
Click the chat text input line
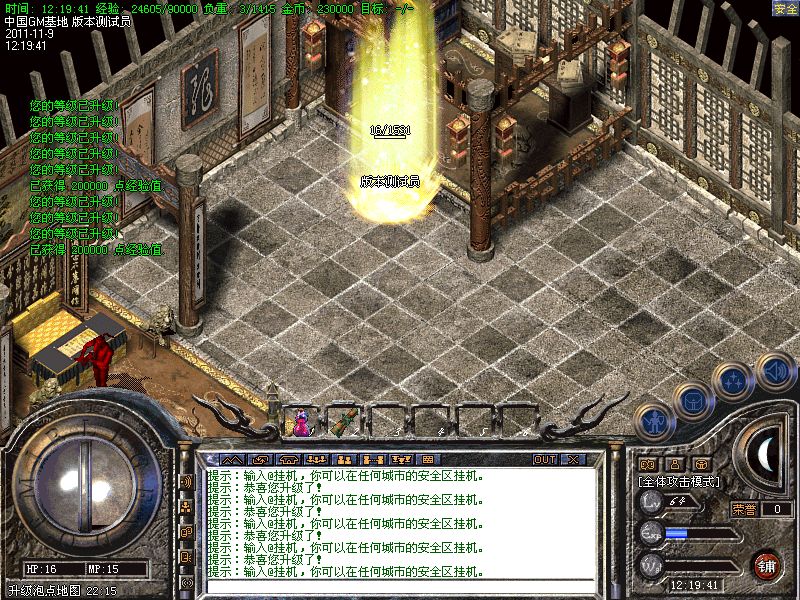(x=400, y=587)
